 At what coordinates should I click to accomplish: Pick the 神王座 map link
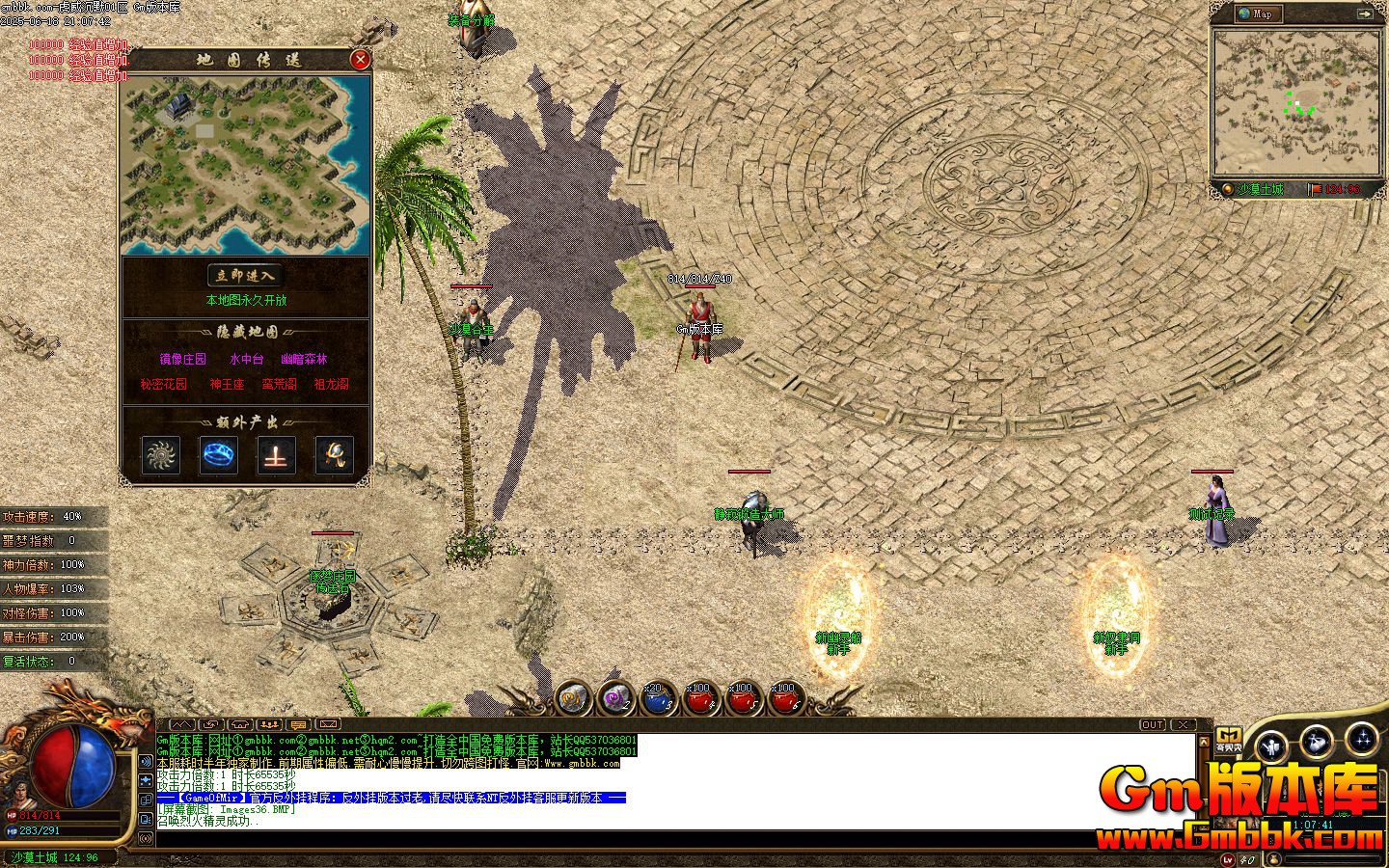227,384
